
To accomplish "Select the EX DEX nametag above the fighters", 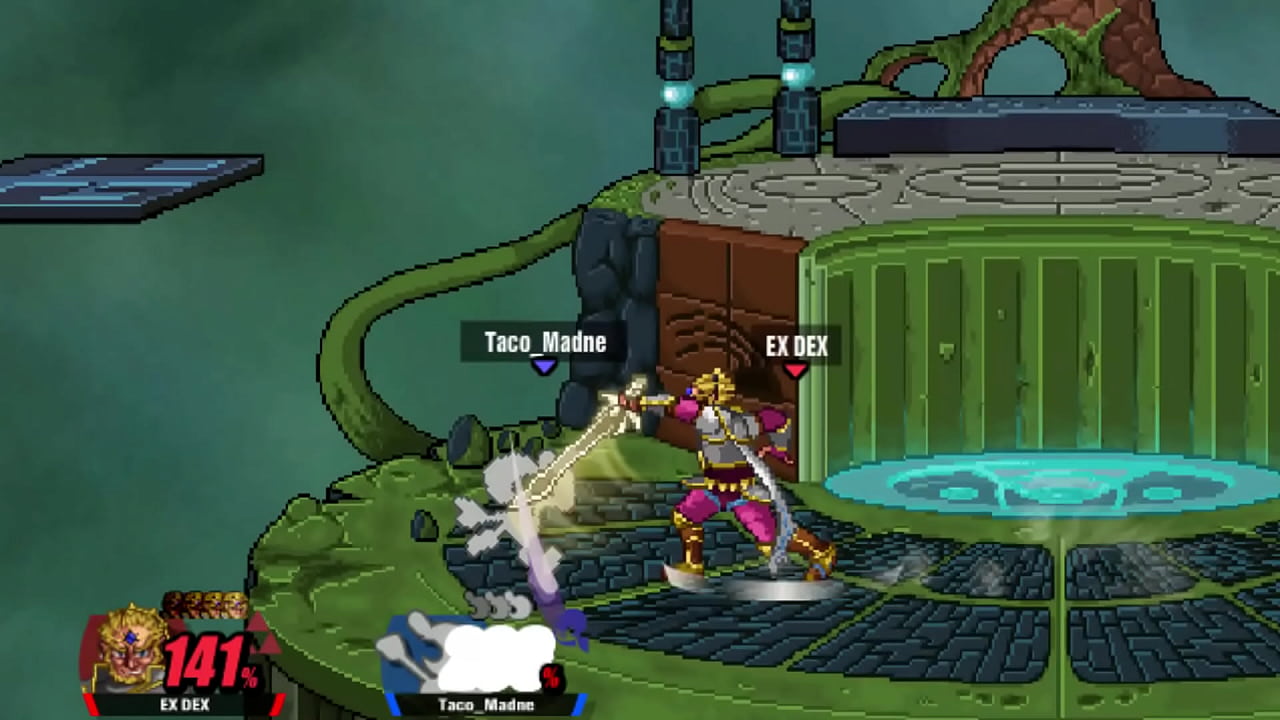I will (798, 347).
